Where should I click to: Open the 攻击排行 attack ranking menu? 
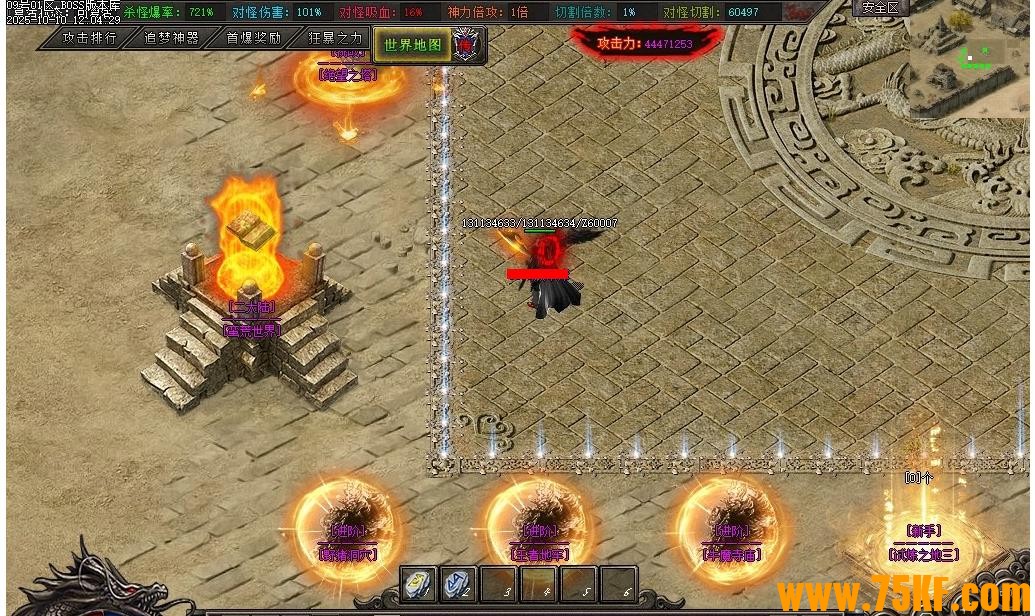click(x=89, y=38)
